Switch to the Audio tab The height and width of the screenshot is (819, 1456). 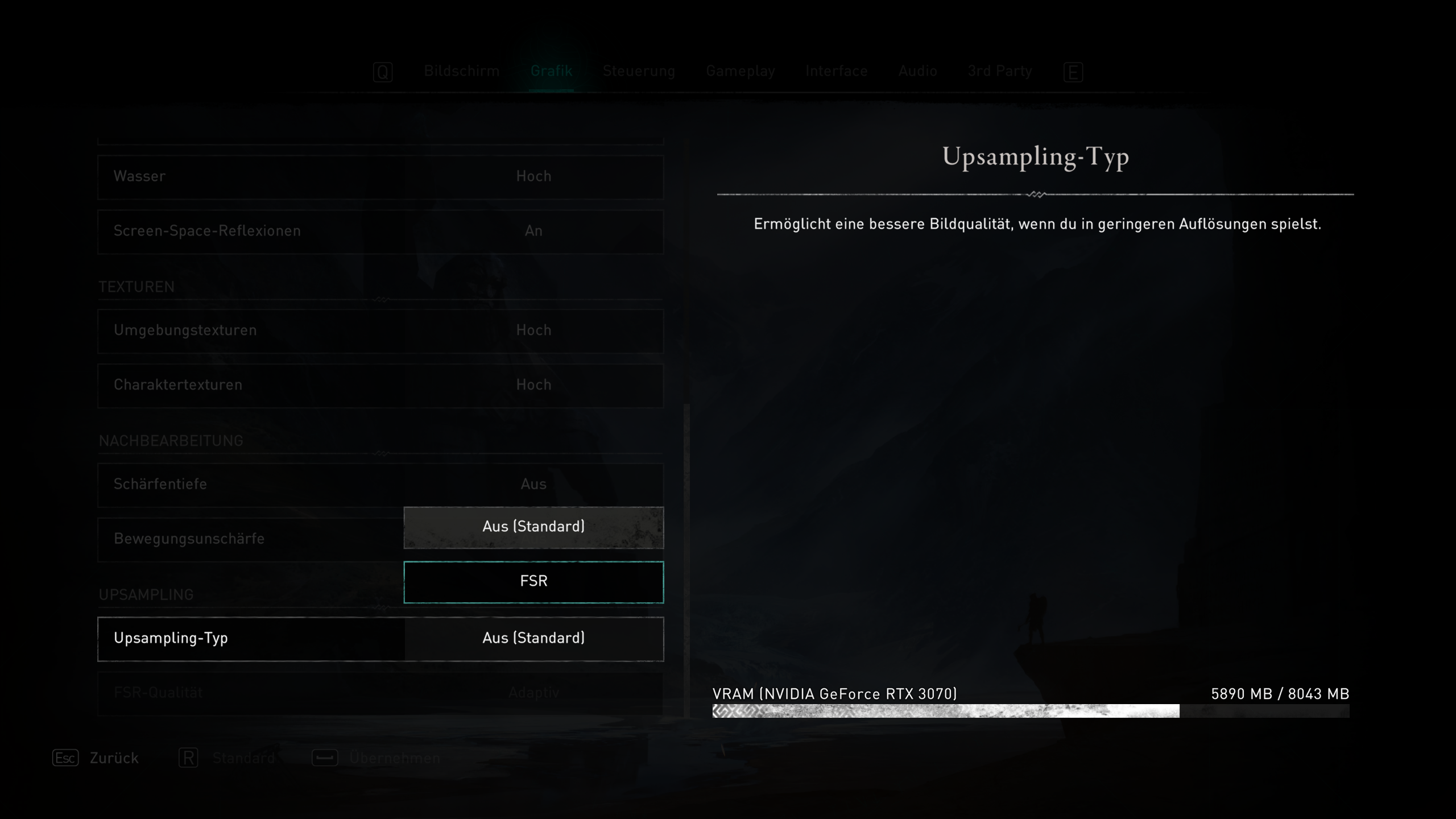coord(917,71)
